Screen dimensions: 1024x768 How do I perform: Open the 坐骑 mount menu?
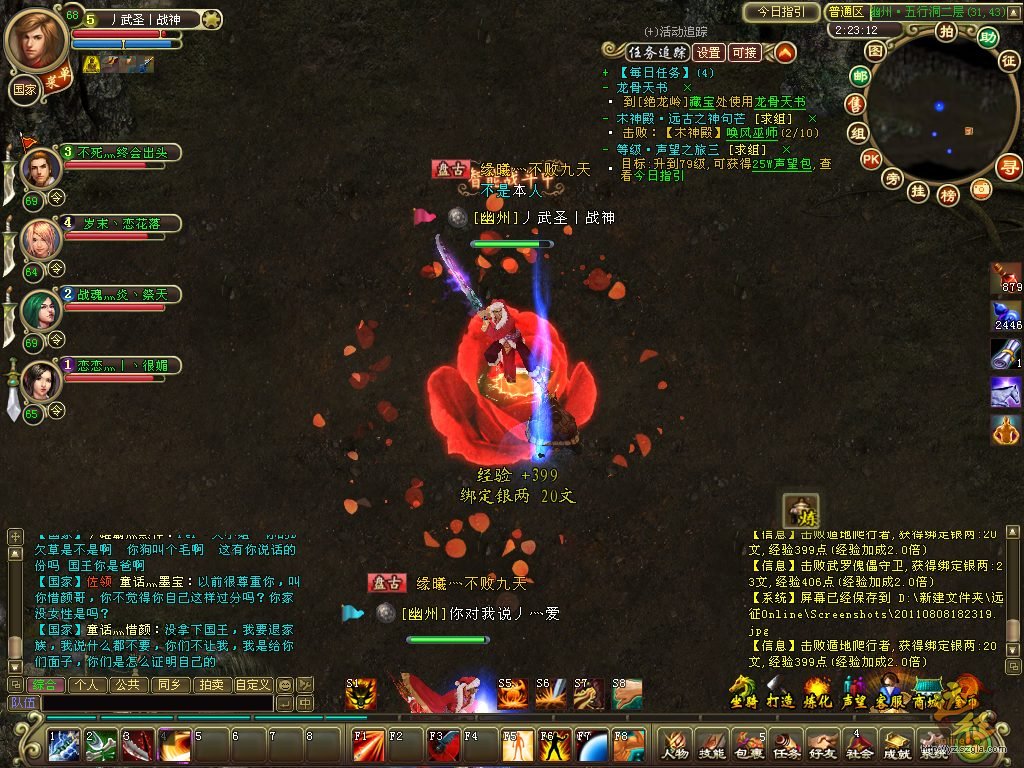[x=743, y=692]
